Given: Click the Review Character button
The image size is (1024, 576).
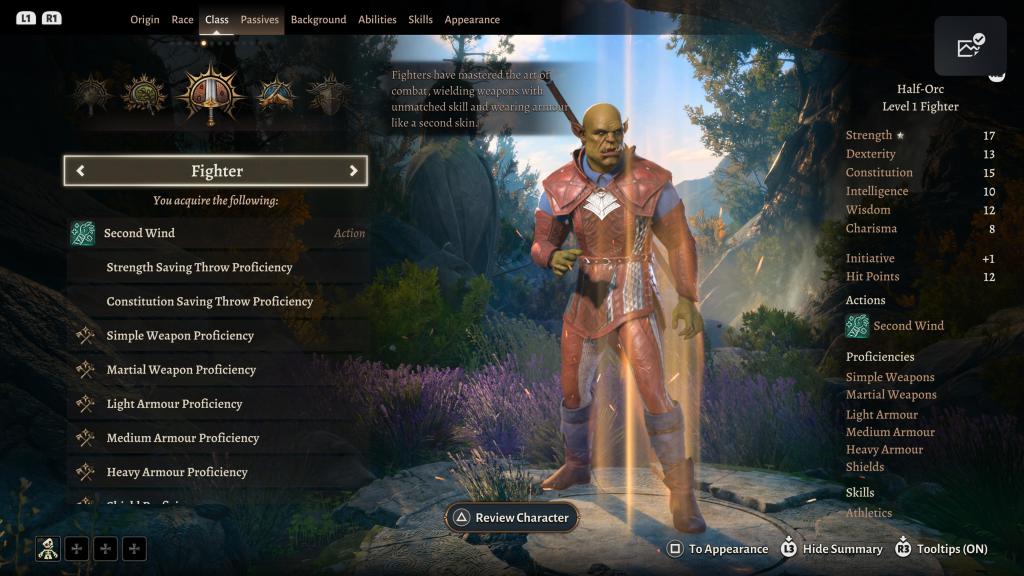Looking at the screenshot, I should click(511, 518).
